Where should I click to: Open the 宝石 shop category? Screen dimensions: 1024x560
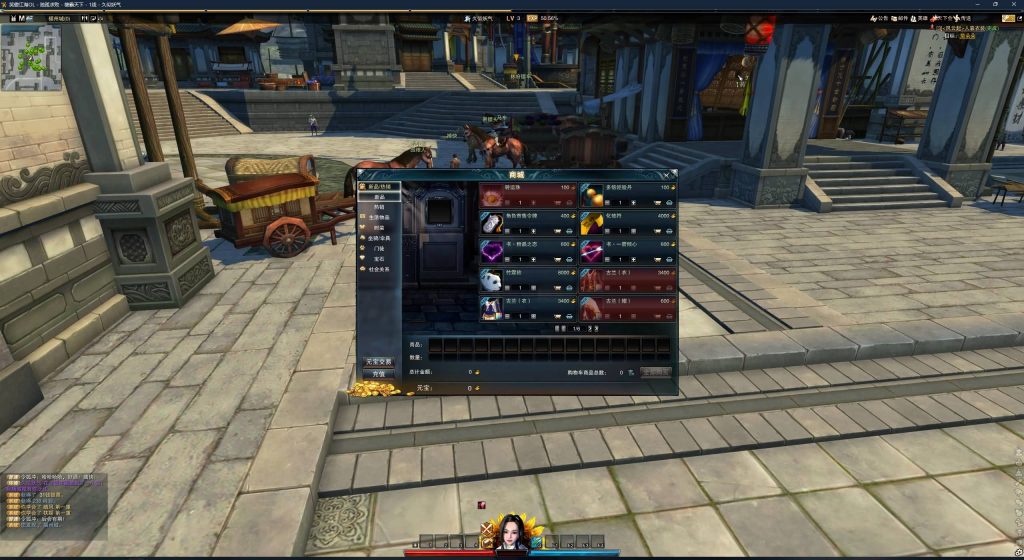coord(378,259)
